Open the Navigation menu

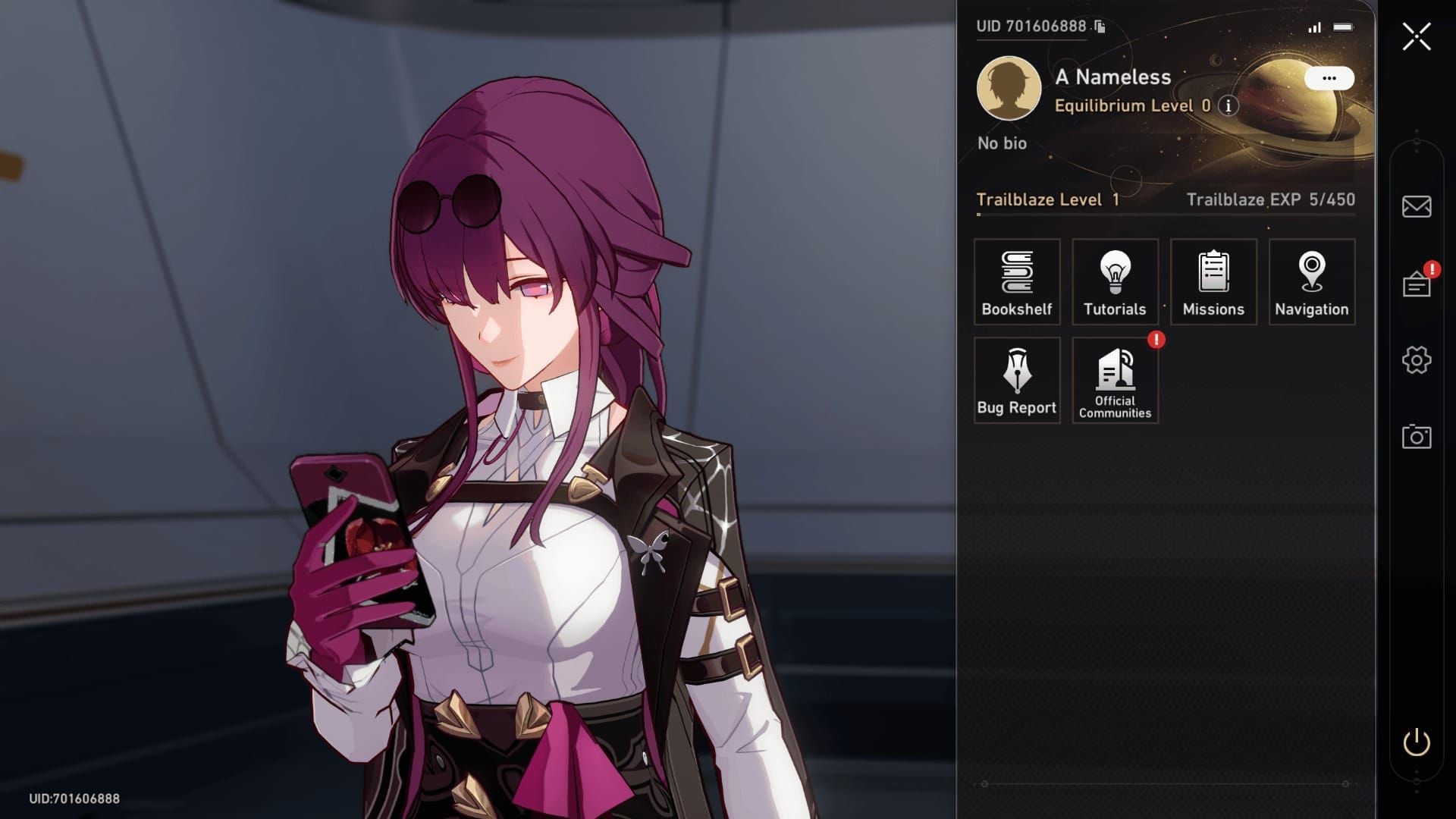pyautogui.click(x=1311, y=282)
